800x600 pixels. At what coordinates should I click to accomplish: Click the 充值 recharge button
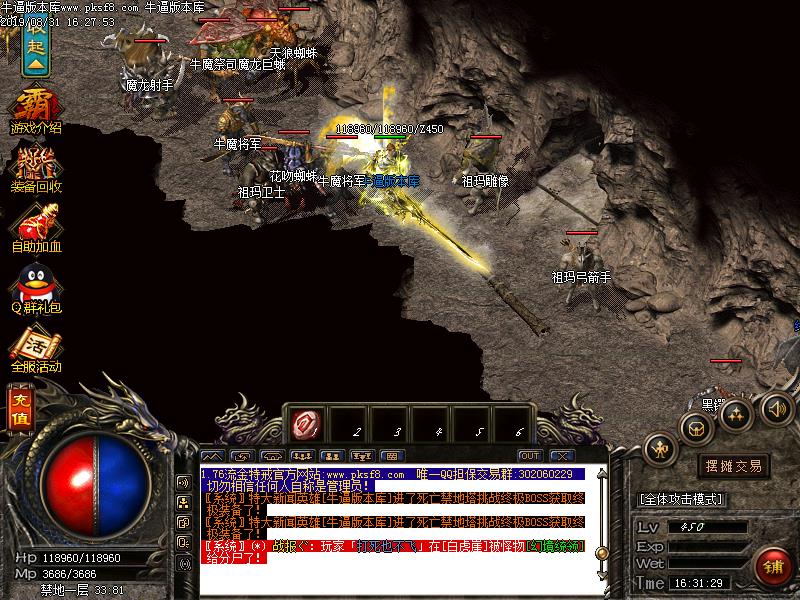[x=20, y=411]
